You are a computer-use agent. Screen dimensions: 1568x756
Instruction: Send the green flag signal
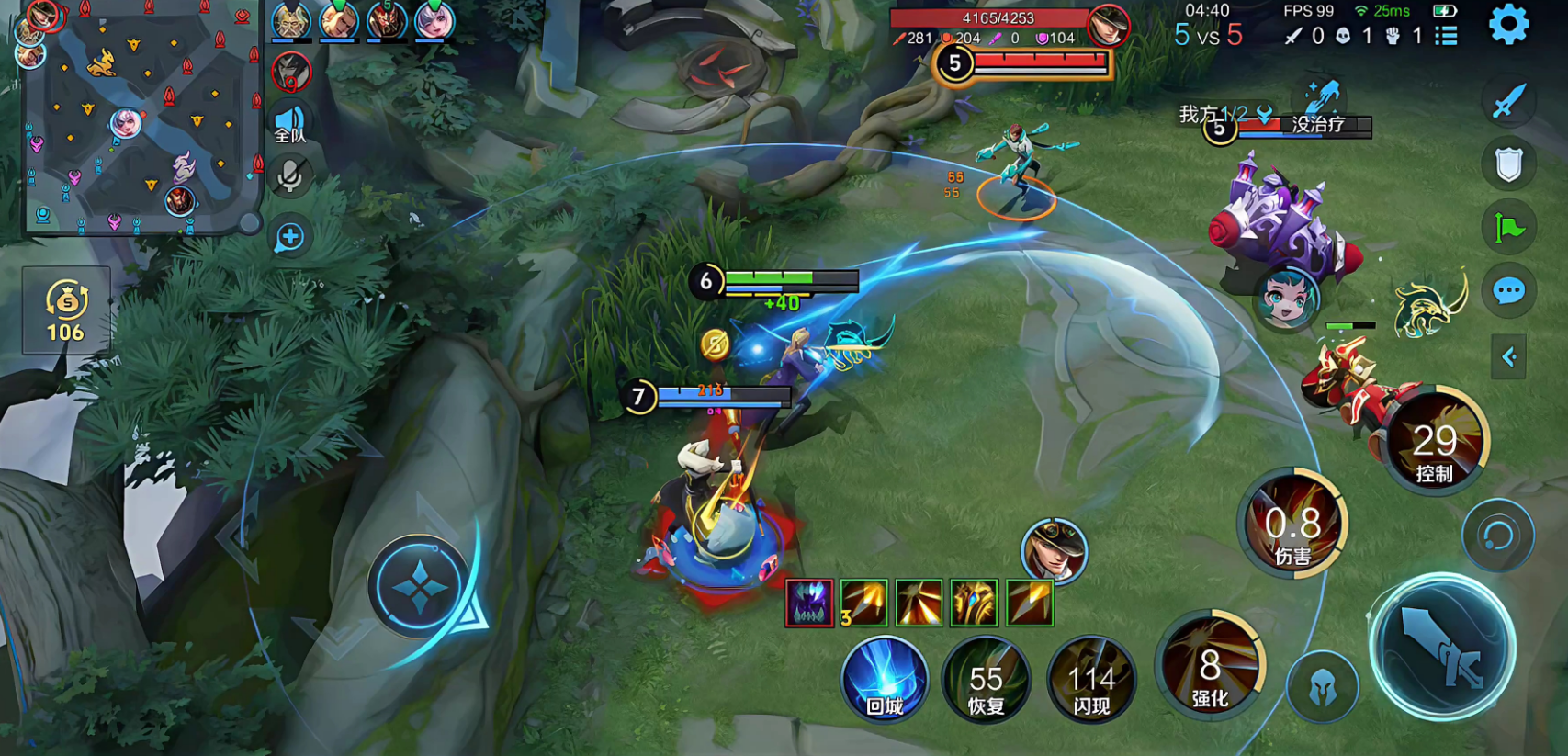click(x=1508, y=228)
